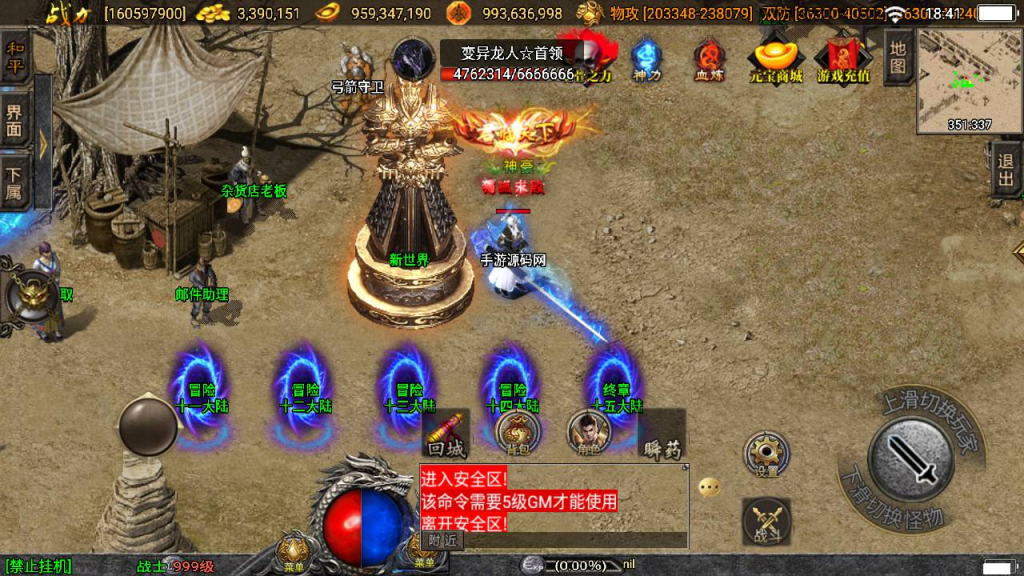This screenshot has width=1024, height=576.
Task: Switch chat to the 附近 nearby channel
Action: 441,540
